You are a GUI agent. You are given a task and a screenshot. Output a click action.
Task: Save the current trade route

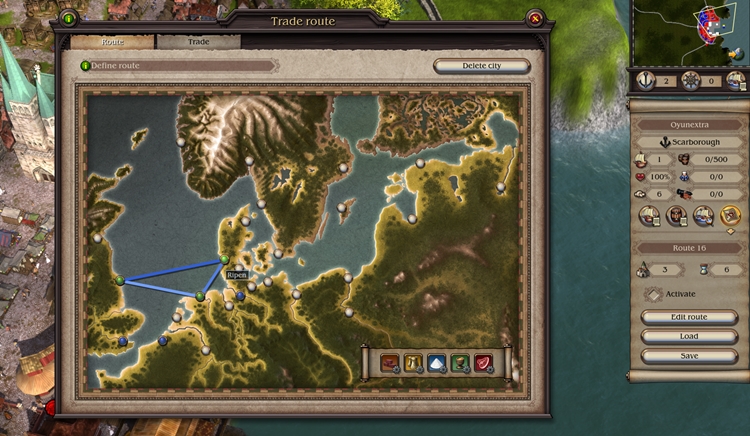click(689, 355)
